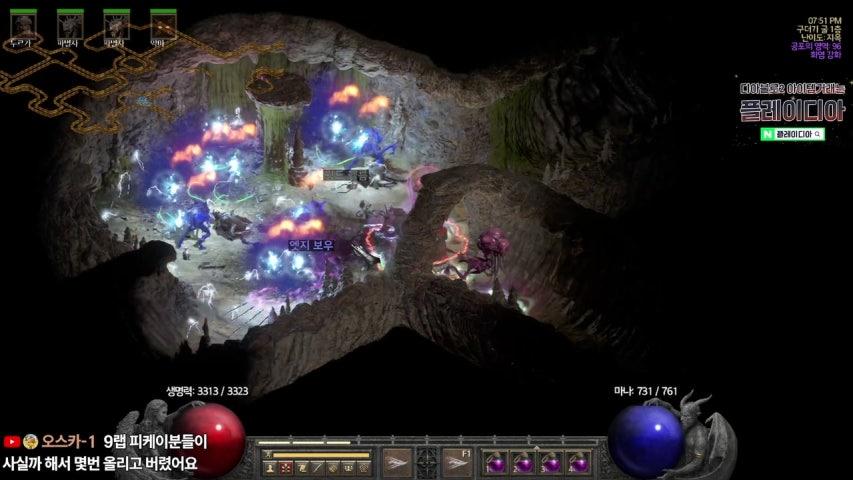Open the character screen from the mini menu
The height and width of the screenshot is (480, 853).
pos(270,467)
